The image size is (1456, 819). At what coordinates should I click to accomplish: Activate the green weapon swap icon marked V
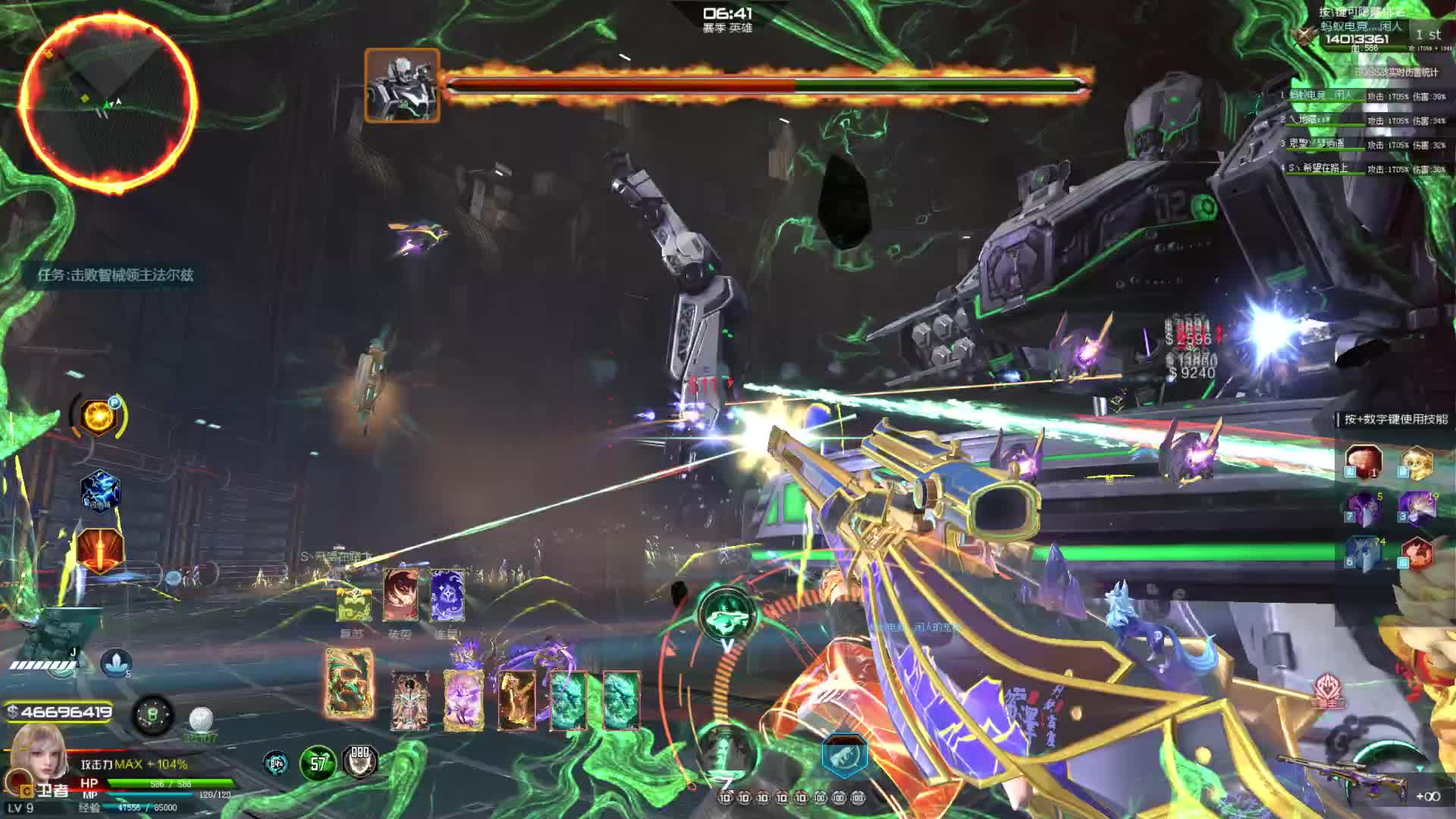coord(726,616)
